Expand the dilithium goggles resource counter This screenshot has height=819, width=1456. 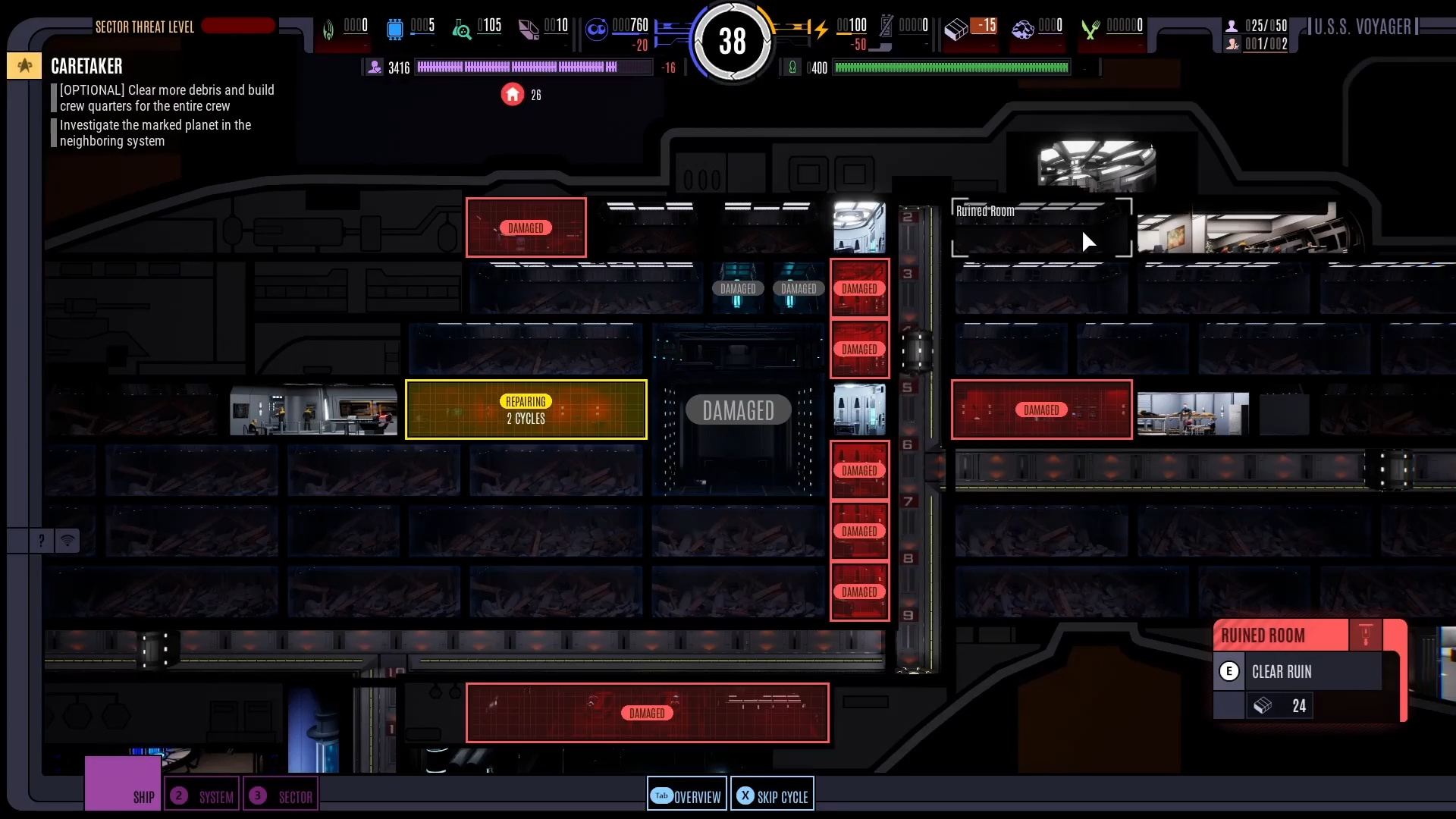click(x=597, y=30)
